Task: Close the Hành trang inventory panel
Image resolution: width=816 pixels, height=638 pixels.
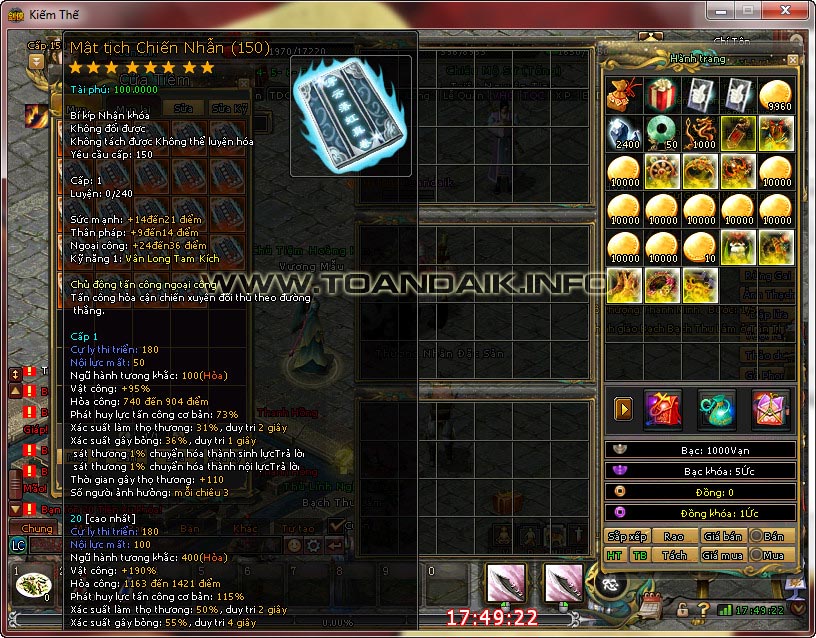Action: click(793, 60)
